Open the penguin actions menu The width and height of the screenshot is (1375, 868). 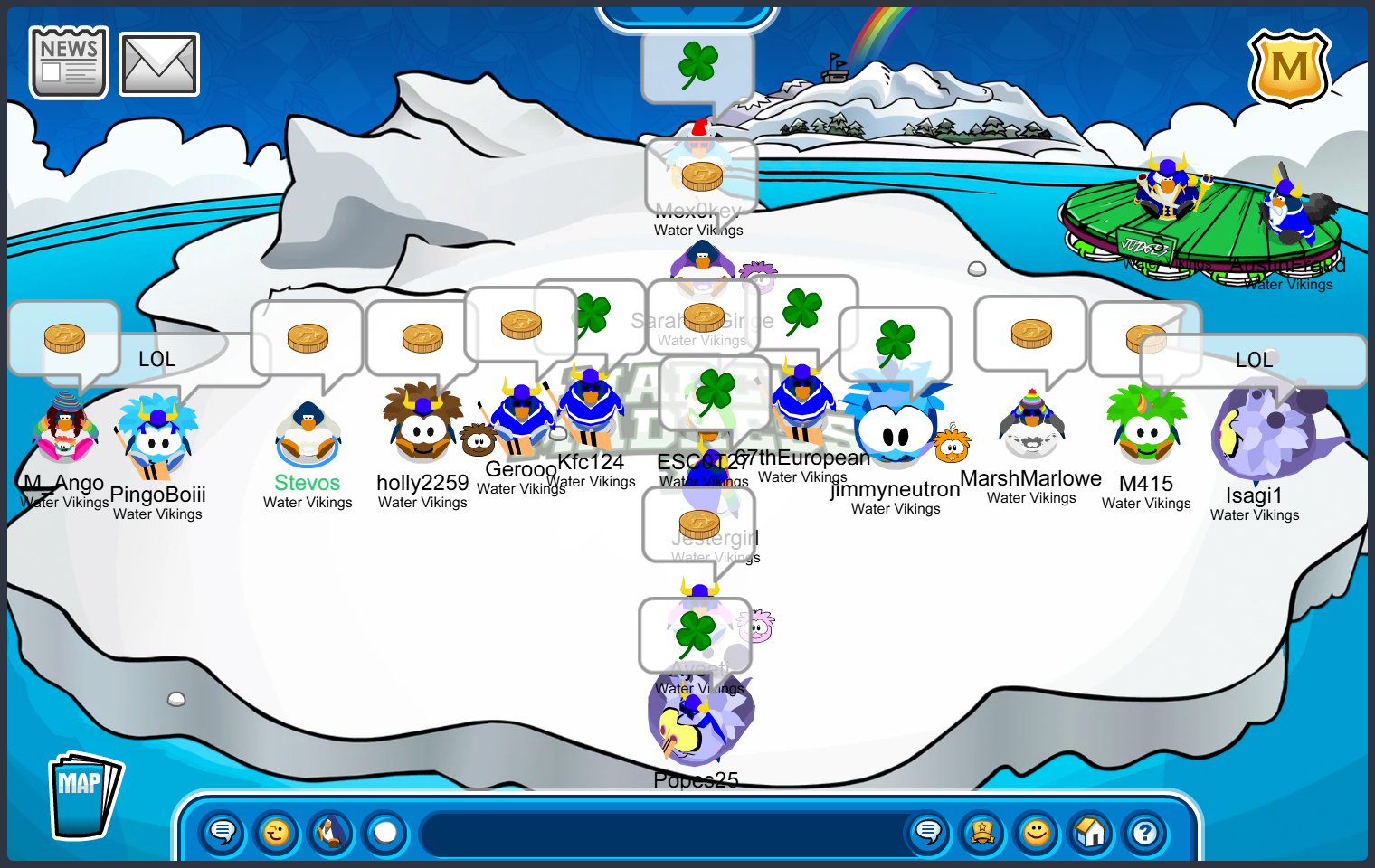331,832
